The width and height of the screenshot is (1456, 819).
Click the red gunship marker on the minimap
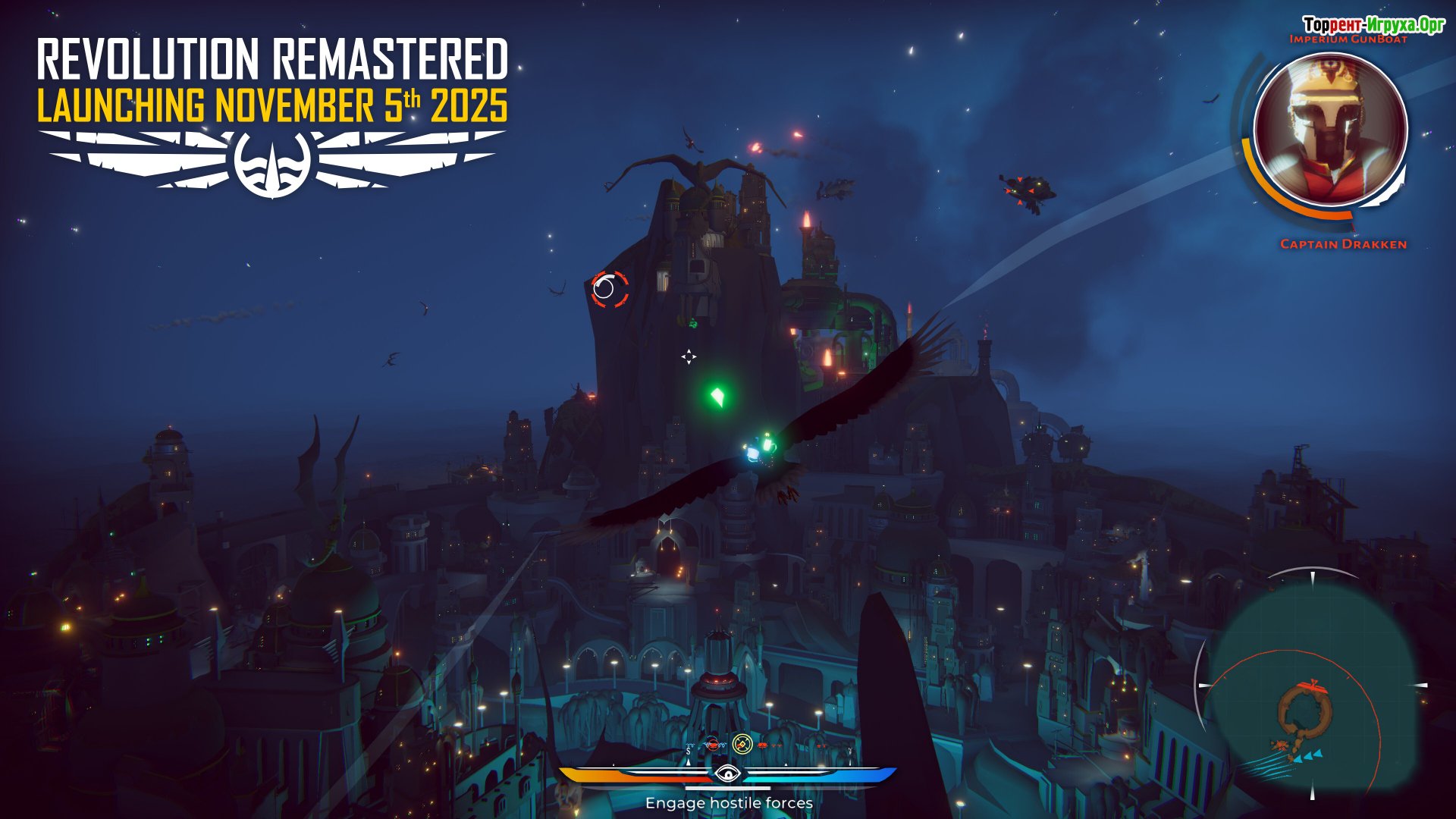pos(1311,688)
